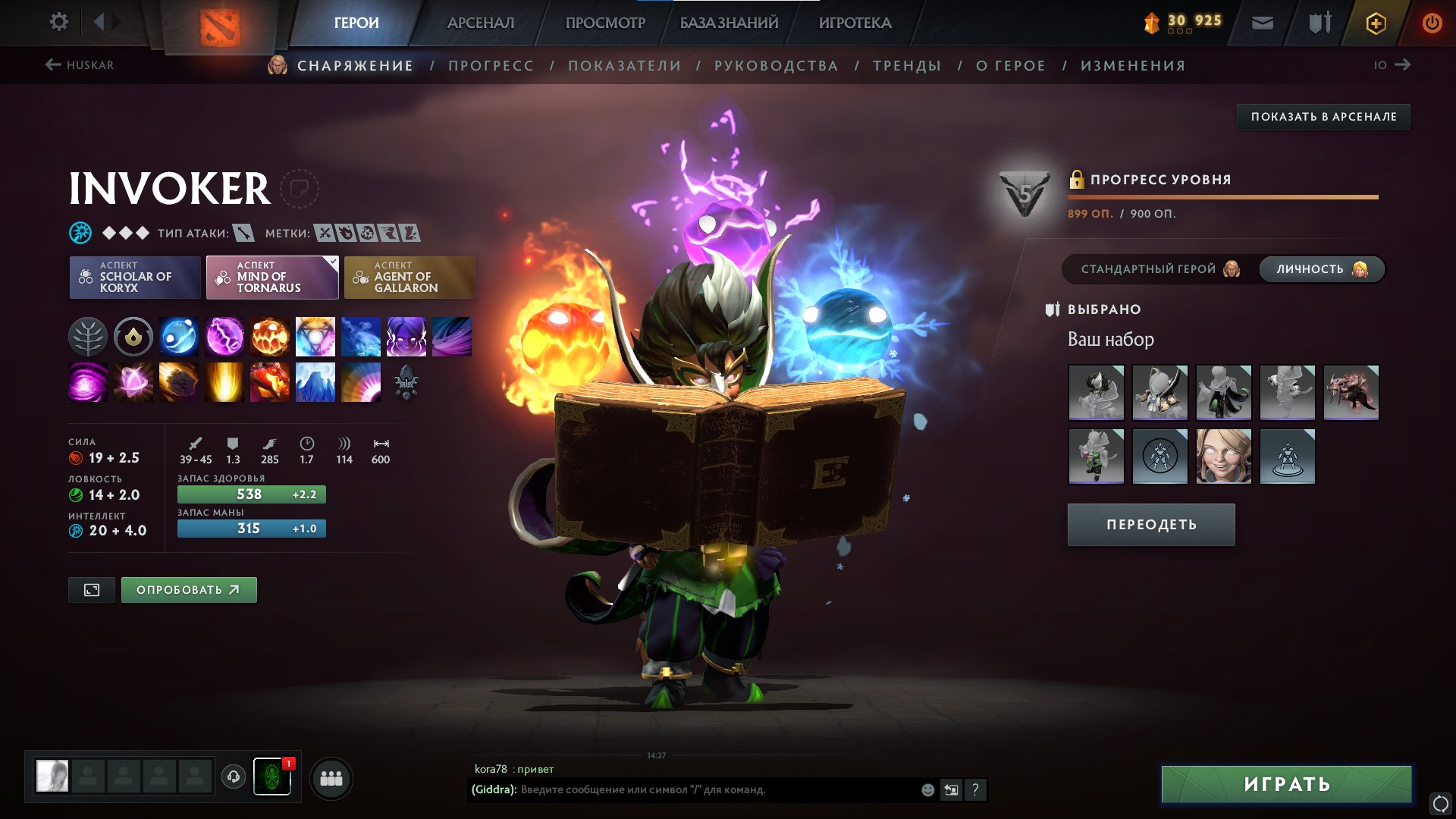Switch to the ПРОГРЕСС tab
1456x819 pixels.
tap(490, 65)
